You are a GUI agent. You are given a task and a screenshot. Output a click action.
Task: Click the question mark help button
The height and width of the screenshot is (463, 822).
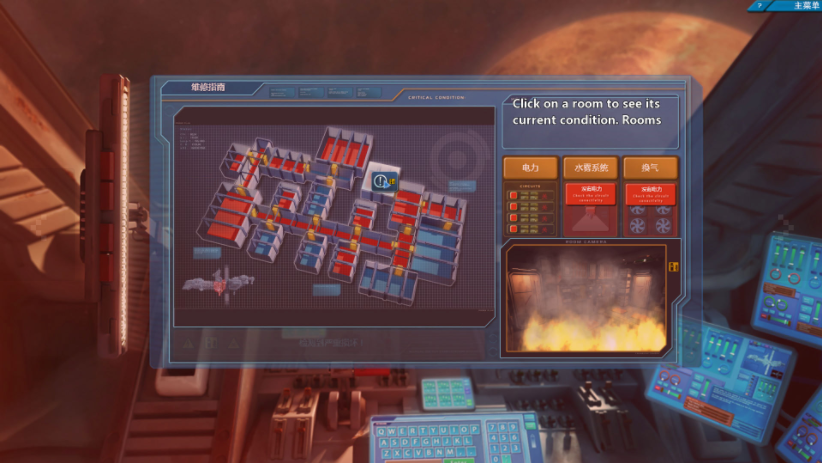[759, 6]
